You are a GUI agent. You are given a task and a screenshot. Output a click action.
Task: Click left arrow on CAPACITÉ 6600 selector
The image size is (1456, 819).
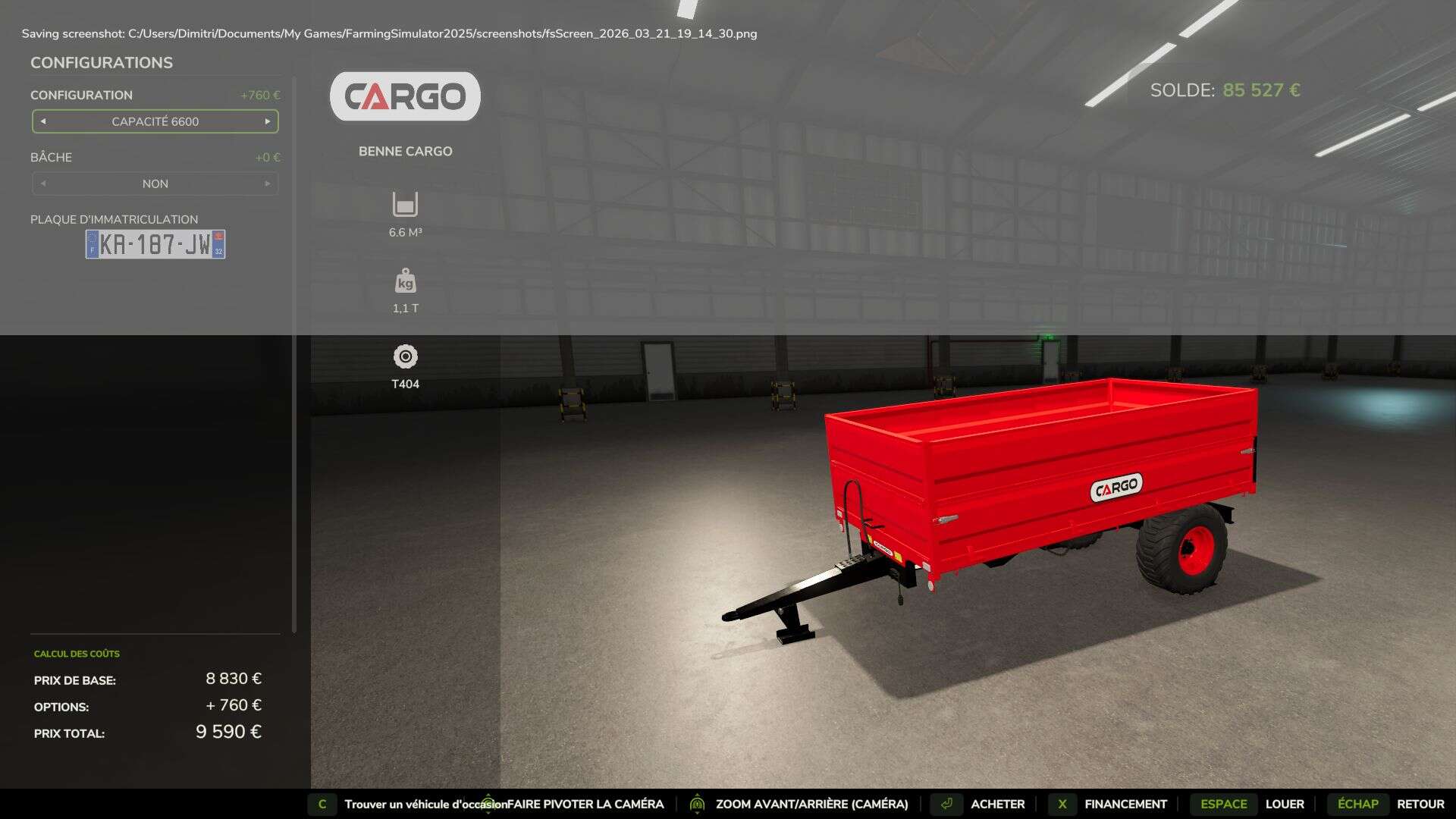coord(43,121)
